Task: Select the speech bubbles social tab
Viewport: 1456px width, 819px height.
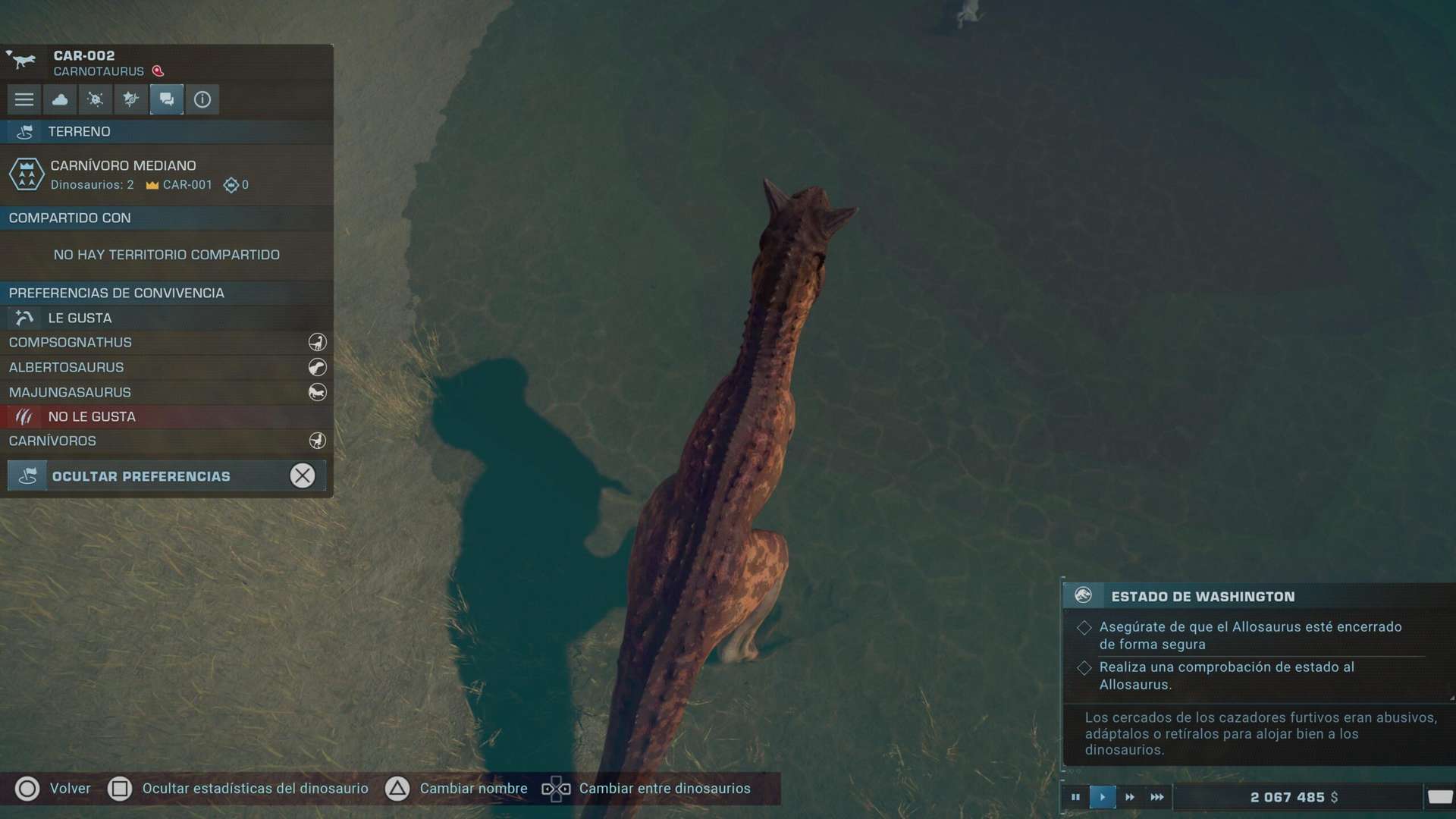Action: (167, 99)
